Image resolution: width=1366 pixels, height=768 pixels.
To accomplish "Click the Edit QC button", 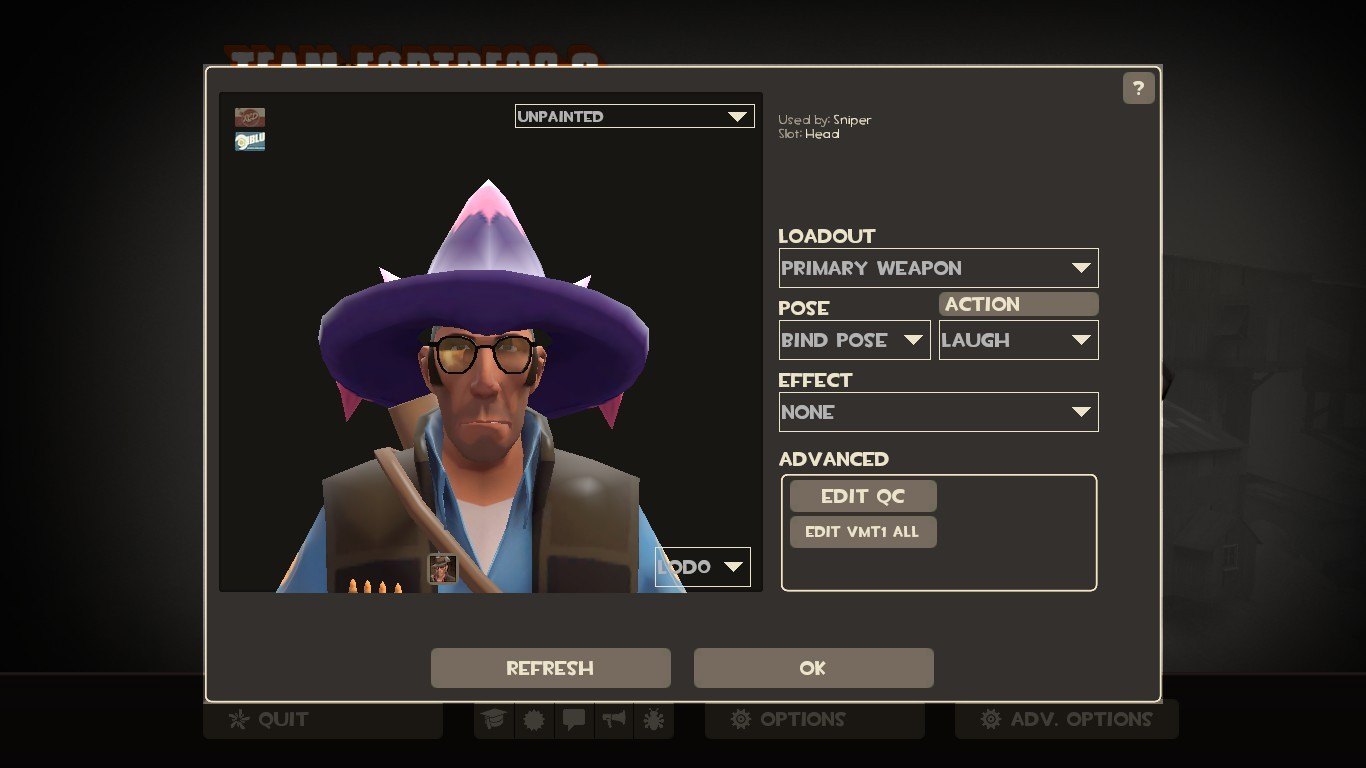I will click(x=862, y=496).
